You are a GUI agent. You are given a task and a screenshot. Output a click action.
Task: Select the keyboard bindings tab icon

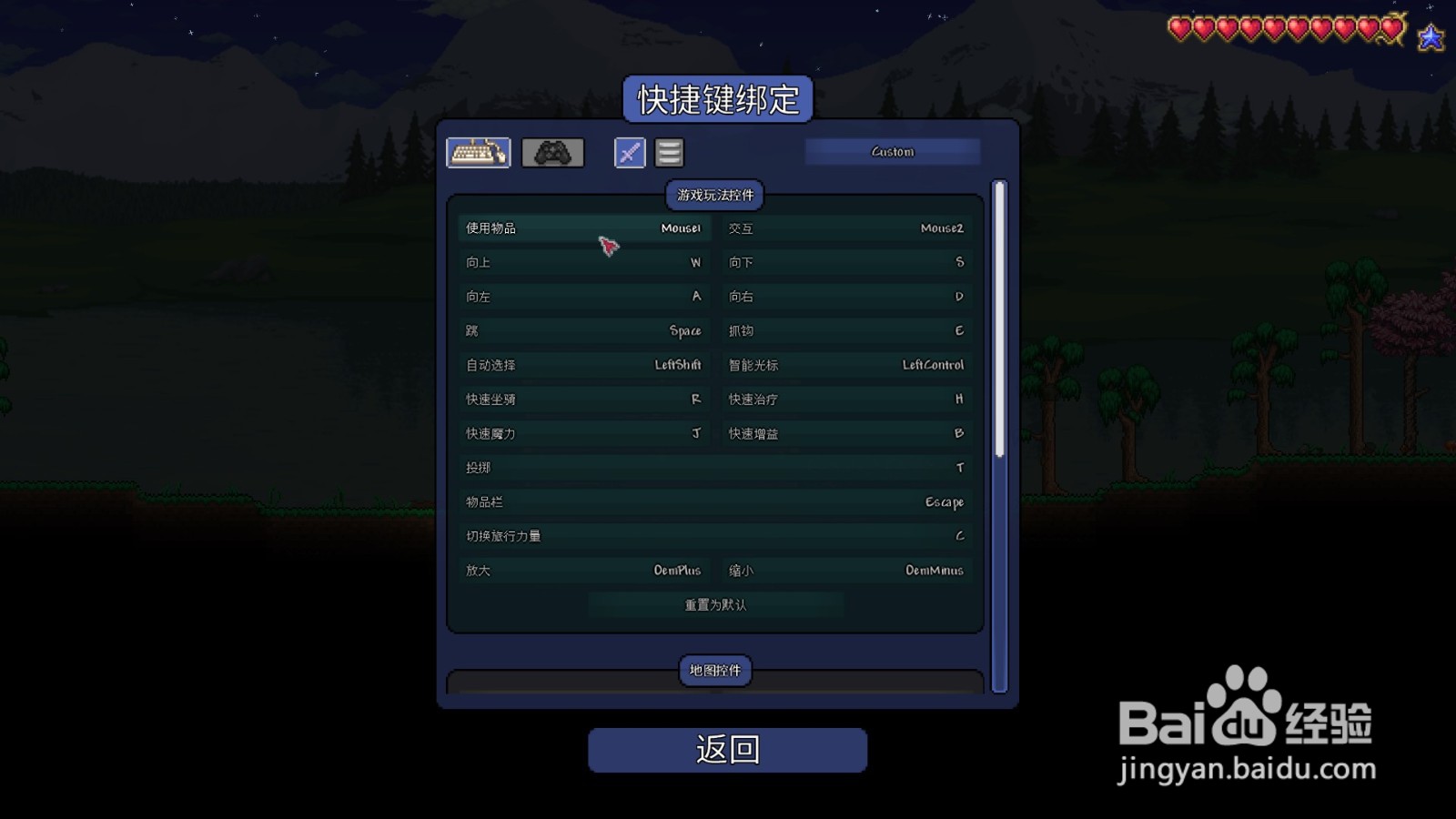point(479,152)
